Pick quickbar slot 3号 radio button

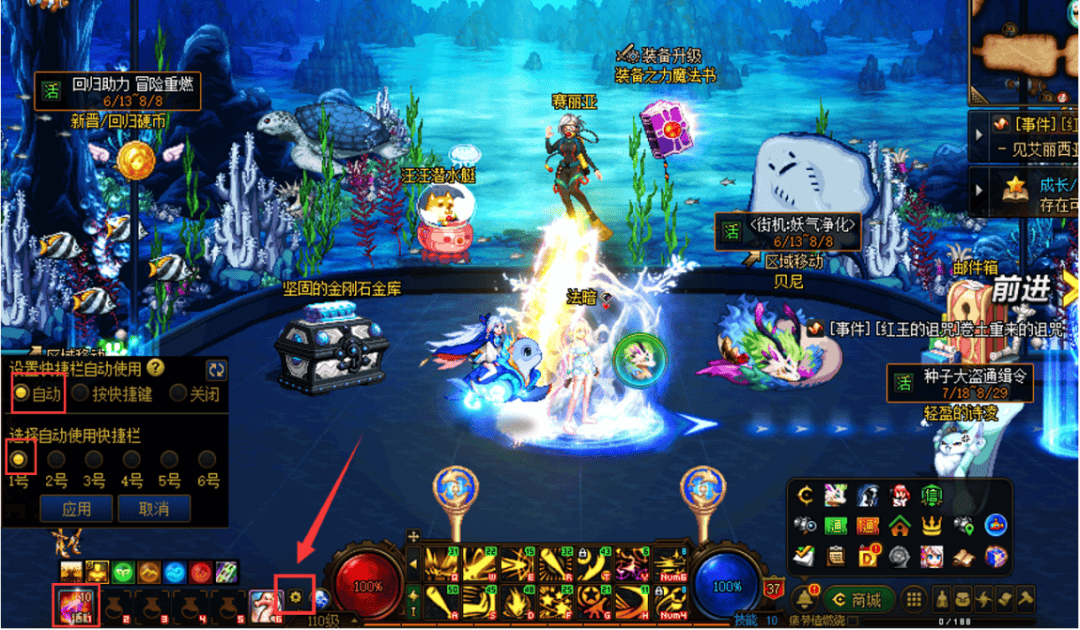point(94,459)
